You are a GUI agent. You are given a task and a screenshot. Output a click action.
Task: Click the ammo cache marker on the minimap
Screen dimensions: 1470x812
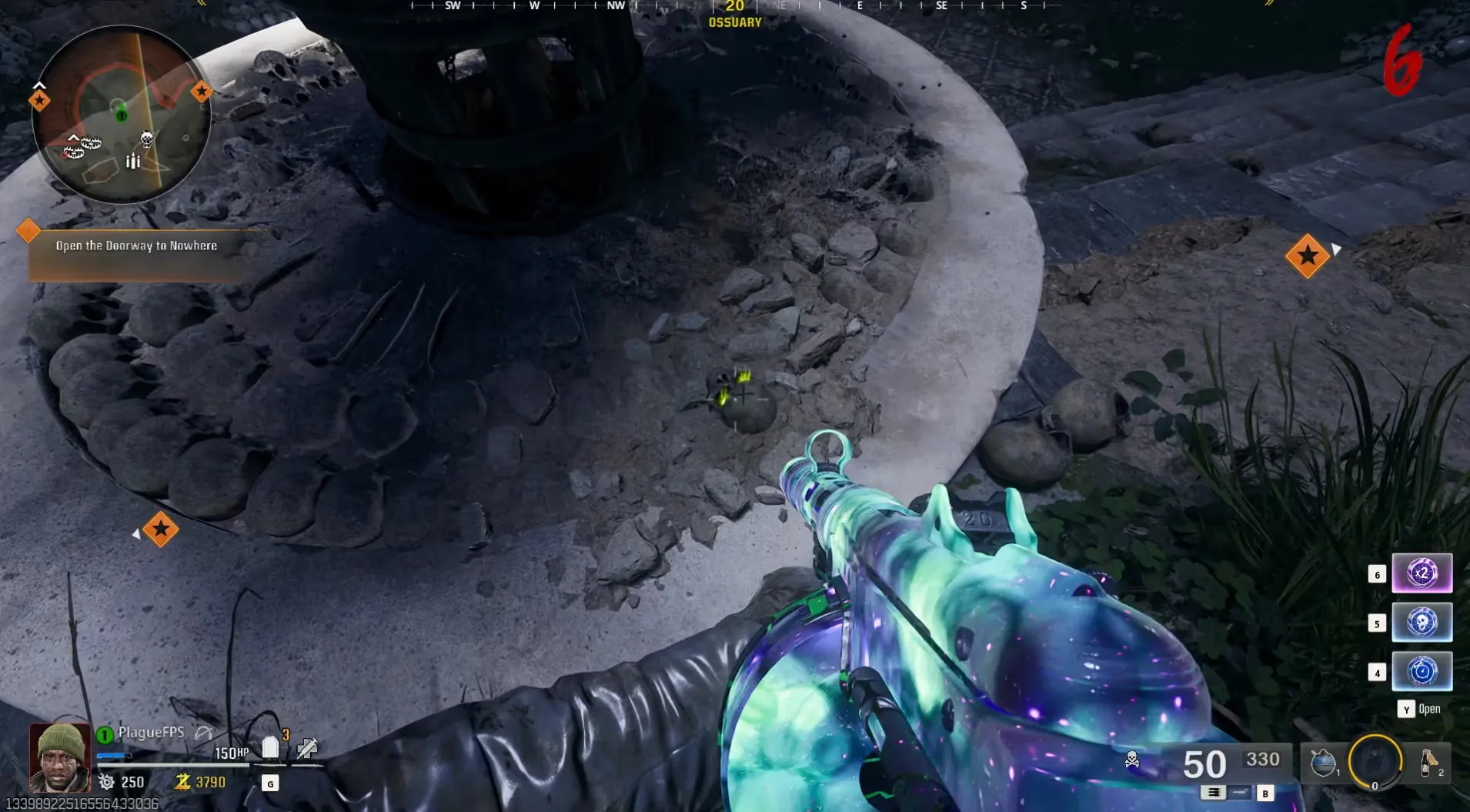133,161
